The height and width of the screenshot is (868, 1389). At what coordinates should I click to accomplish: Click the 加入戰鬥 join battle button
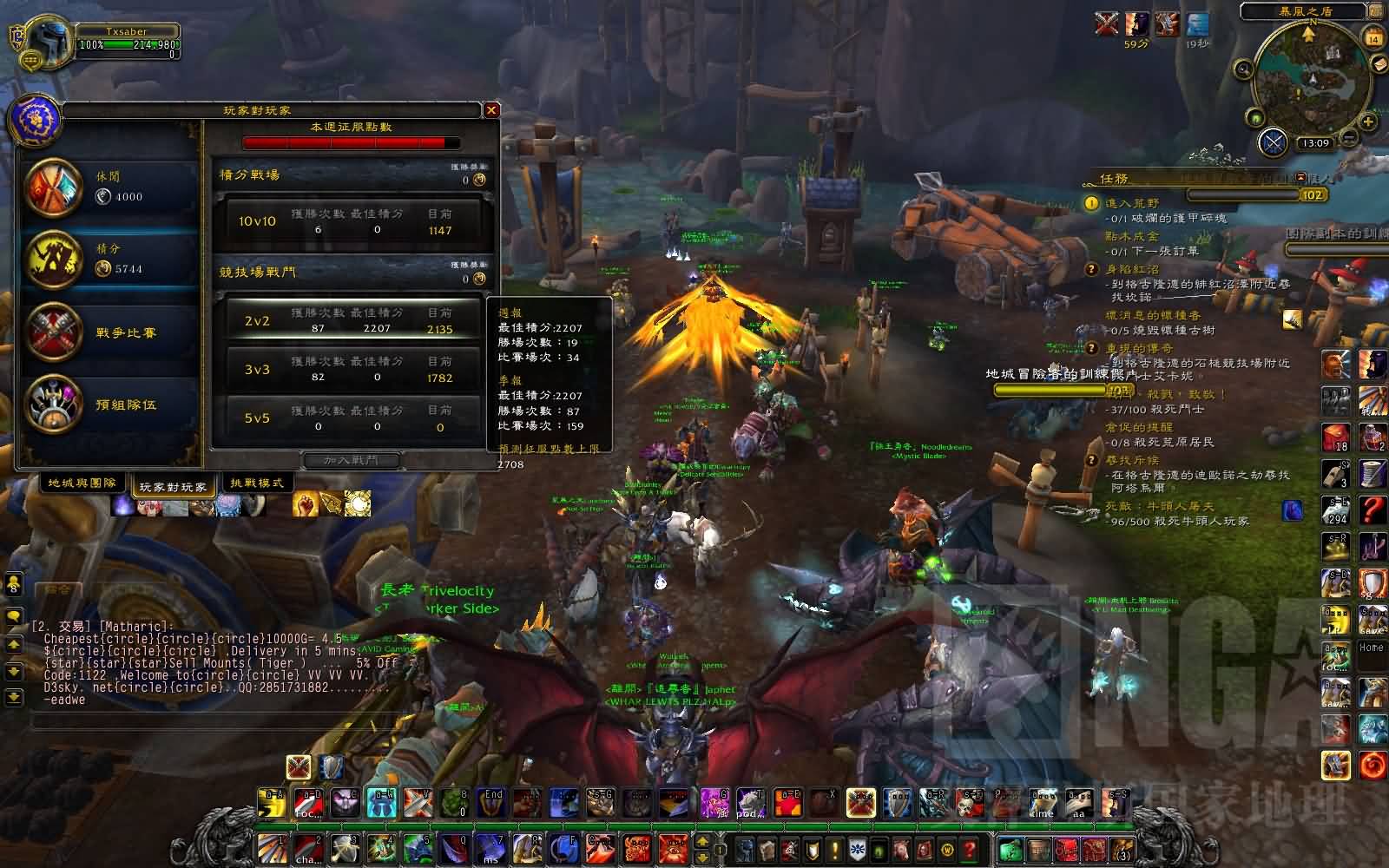pyautogui.click(x=351, y=460)
